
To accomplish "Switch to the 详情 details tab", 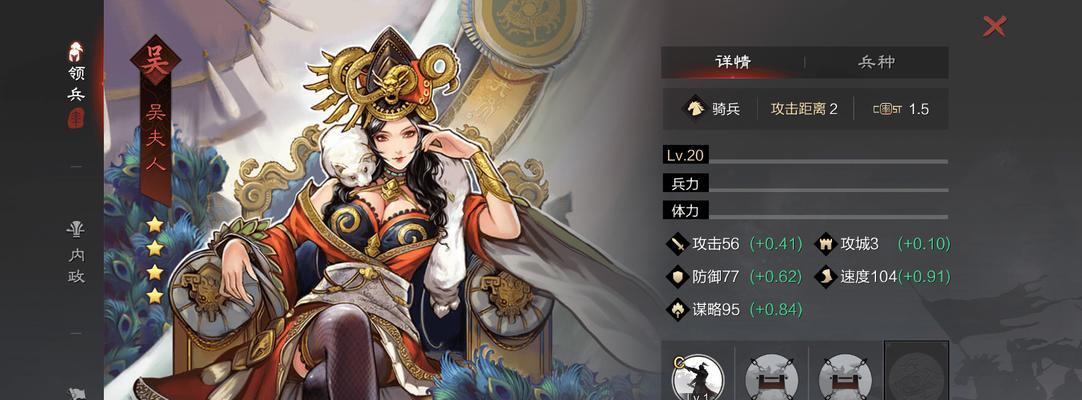I will (732, 62).
